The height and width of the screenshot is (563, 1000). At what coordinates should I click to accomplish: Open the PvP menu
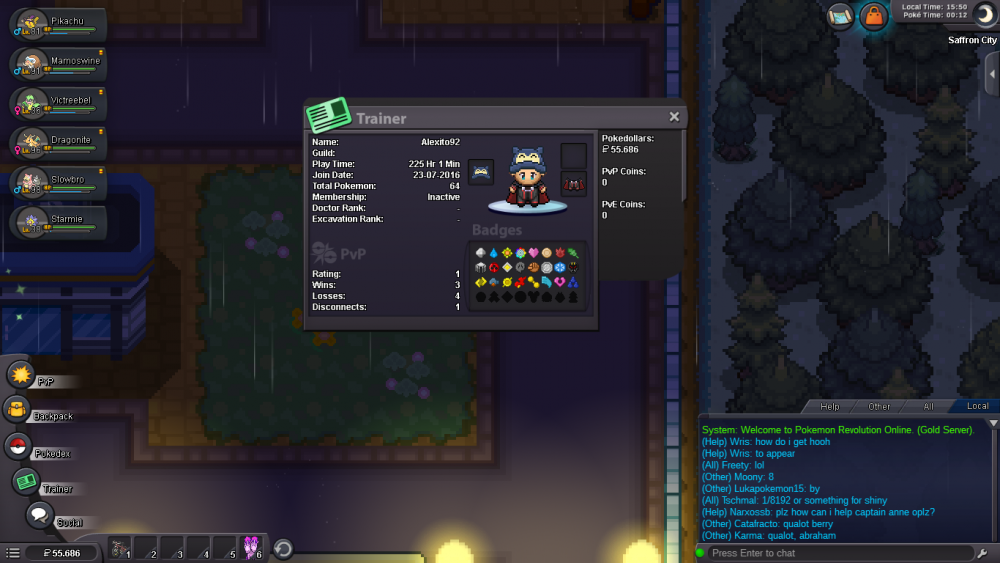click(21, 376)
